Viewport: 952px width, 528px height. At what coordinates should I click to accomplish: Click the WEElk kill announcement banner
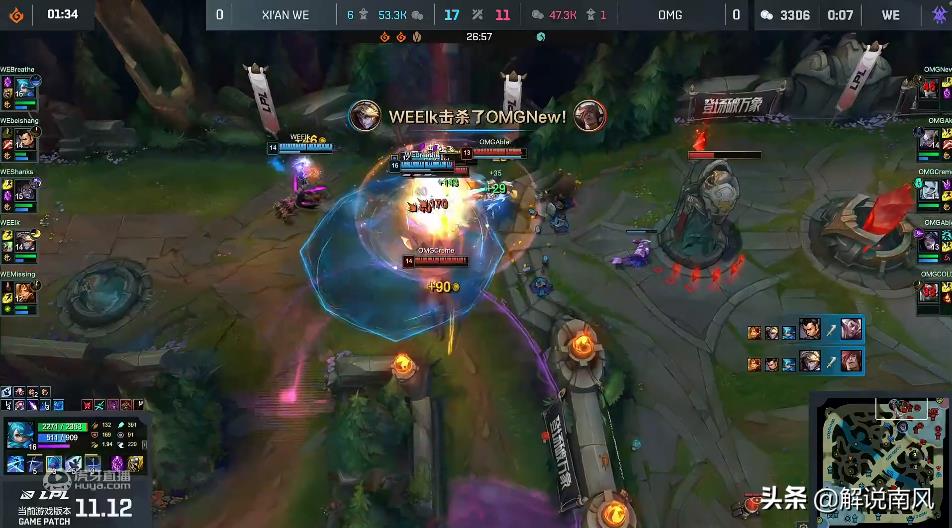point(477,116)
